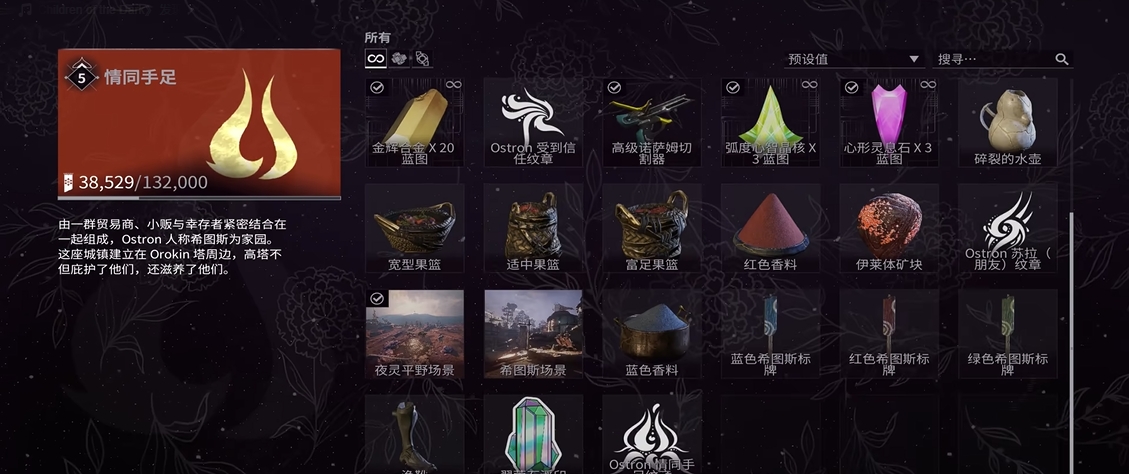Select the 高级诺萨姆切割器 offering

pyautogui.click(x=651, y=123)
